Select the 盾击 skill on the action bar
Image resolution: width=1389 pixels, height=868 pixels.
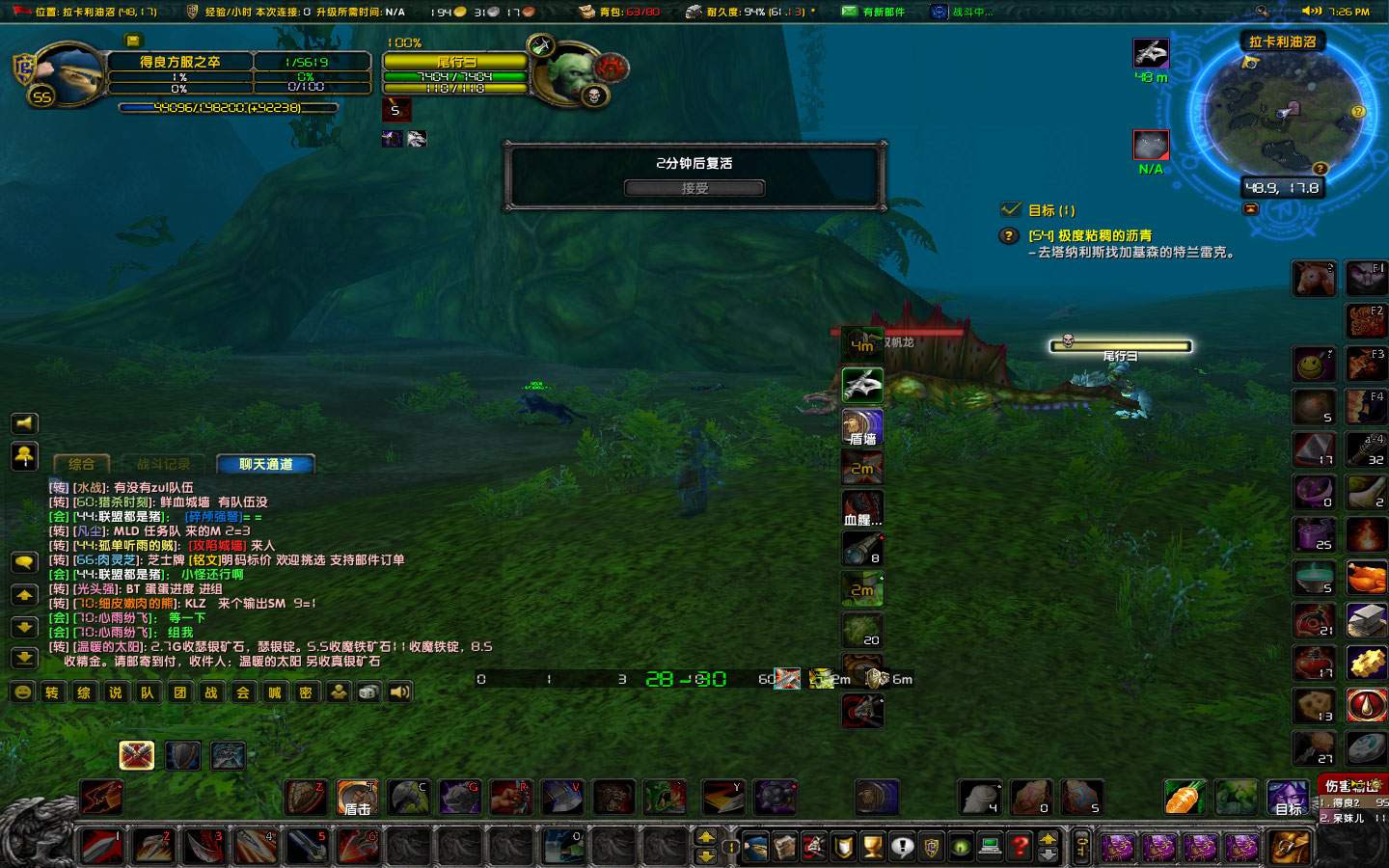tap(357, 798)
